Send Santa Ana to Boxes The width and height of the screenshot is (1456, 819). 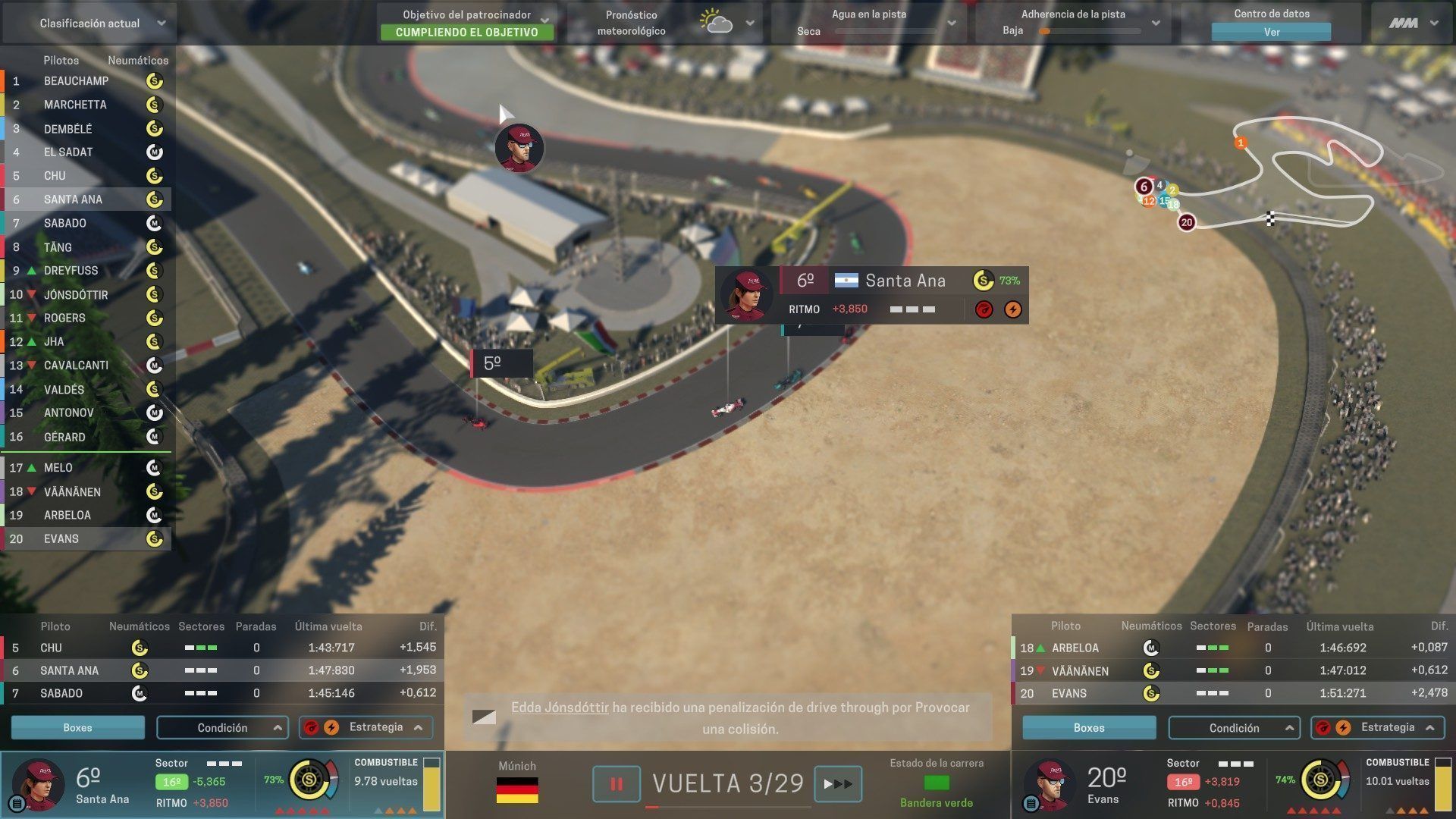(77, 727)
